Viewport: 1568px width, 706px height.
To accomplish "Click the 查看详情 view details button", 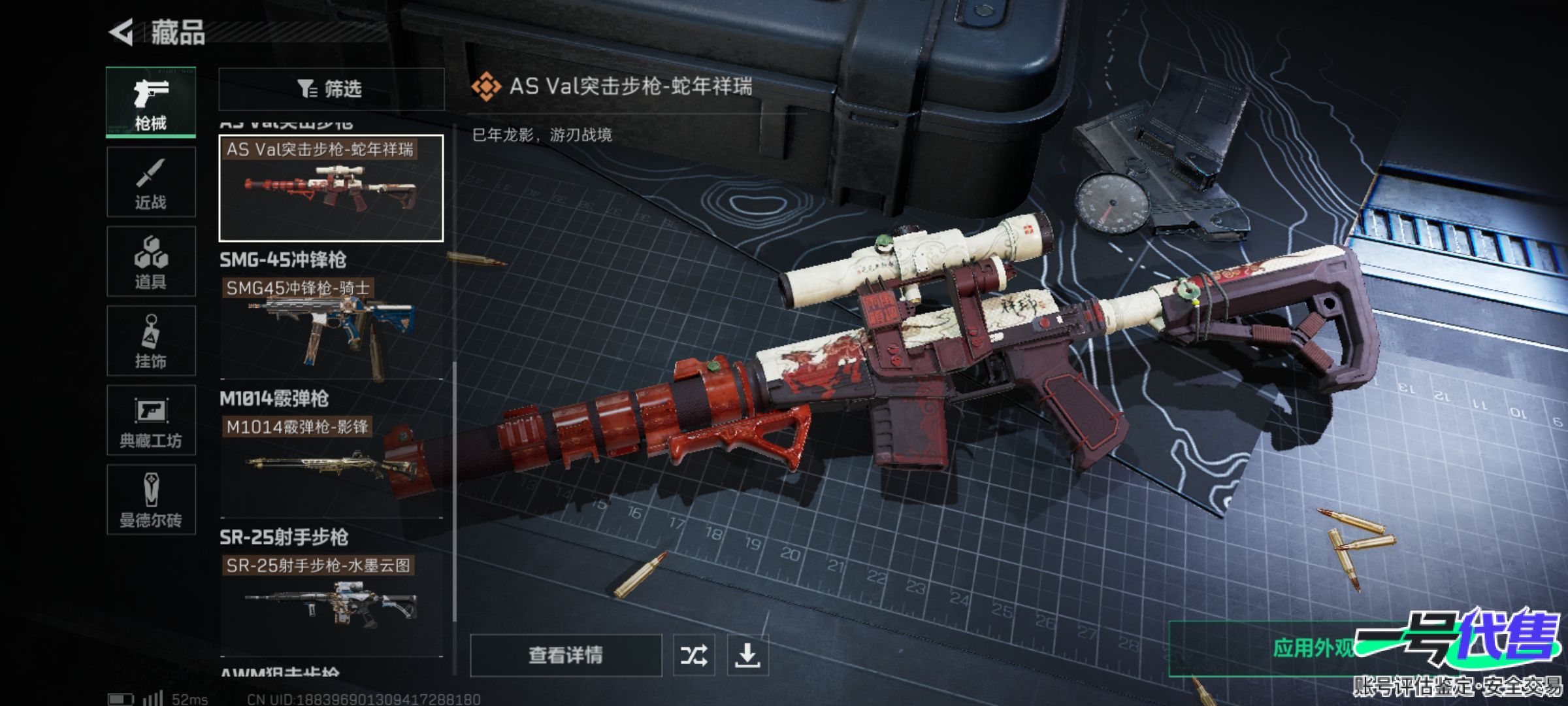I will (565, 655).
